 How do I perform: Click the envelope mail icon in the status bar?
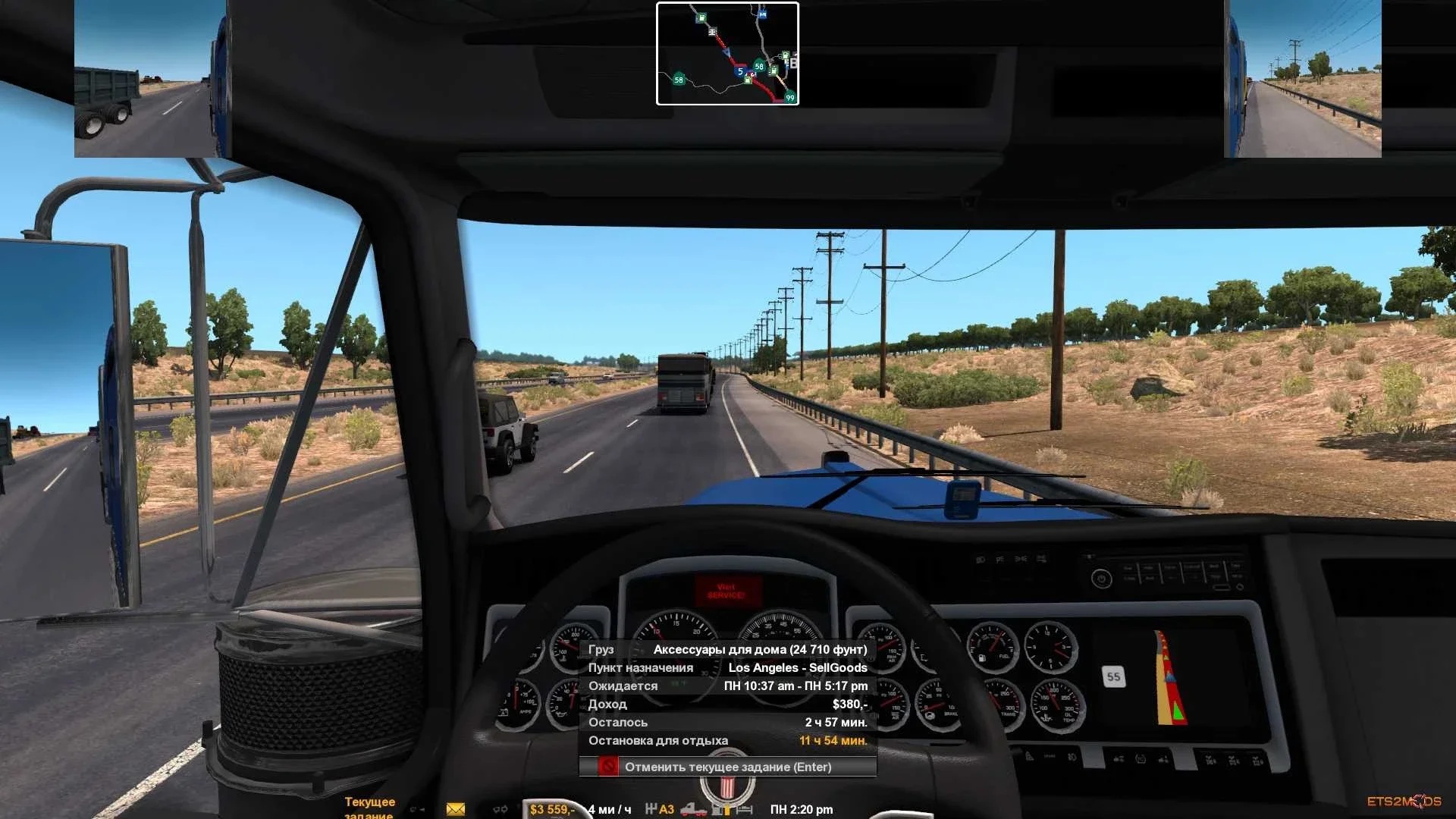pos(454,808)
